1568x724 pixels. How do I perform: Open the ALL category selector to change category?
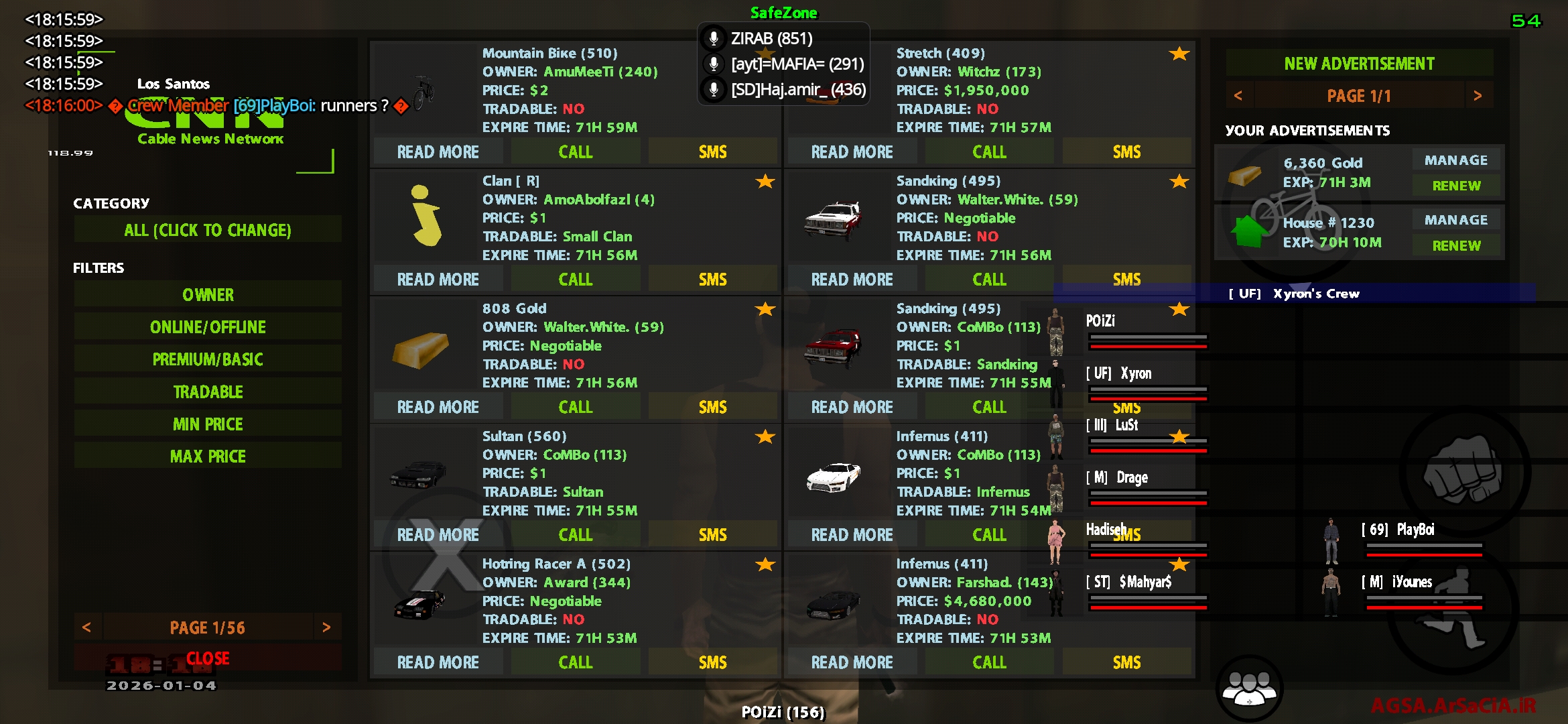pyautogui.click(x=207, y=230)
